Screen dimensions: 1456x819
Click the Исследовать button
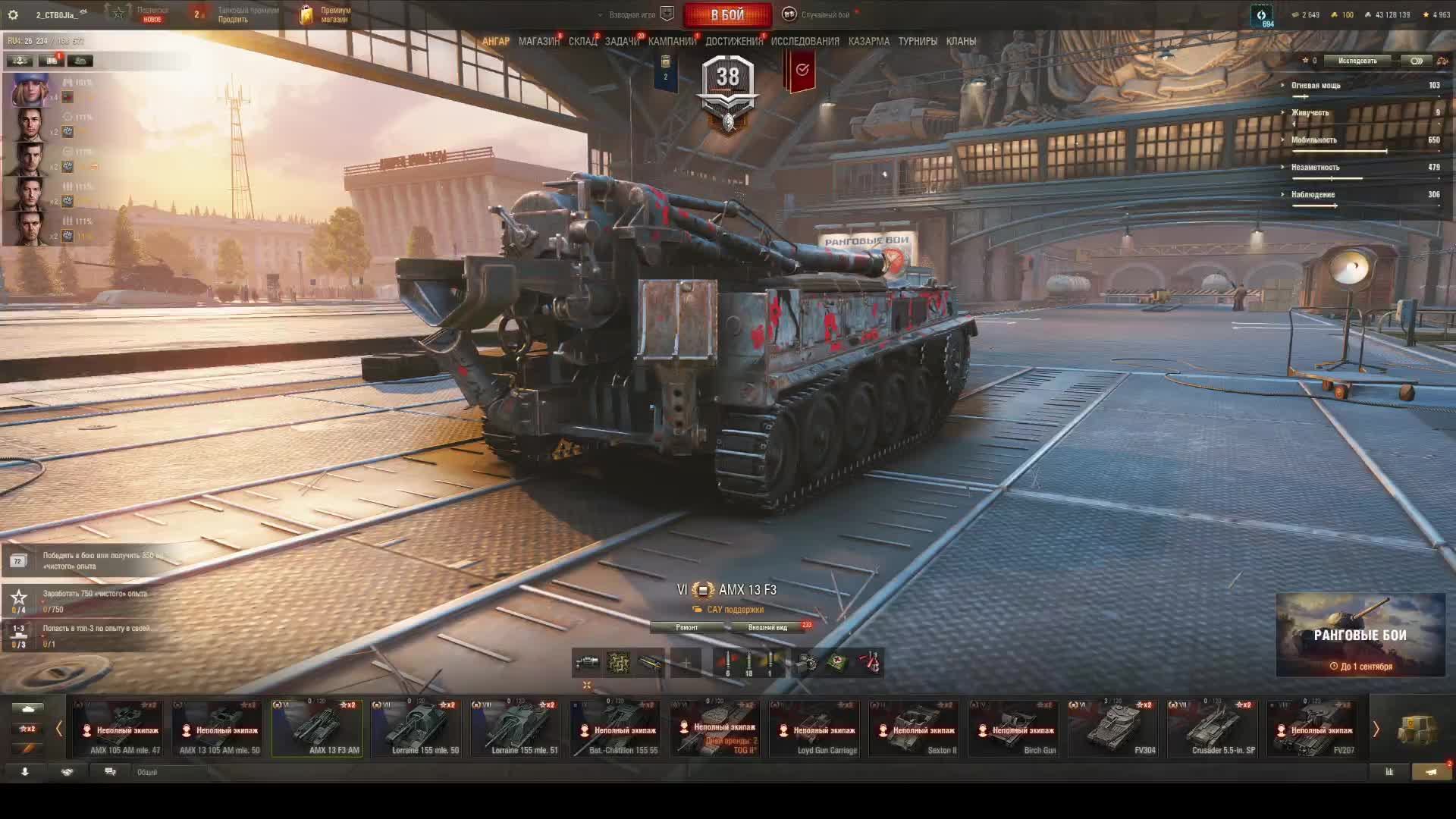point(1357,61)
